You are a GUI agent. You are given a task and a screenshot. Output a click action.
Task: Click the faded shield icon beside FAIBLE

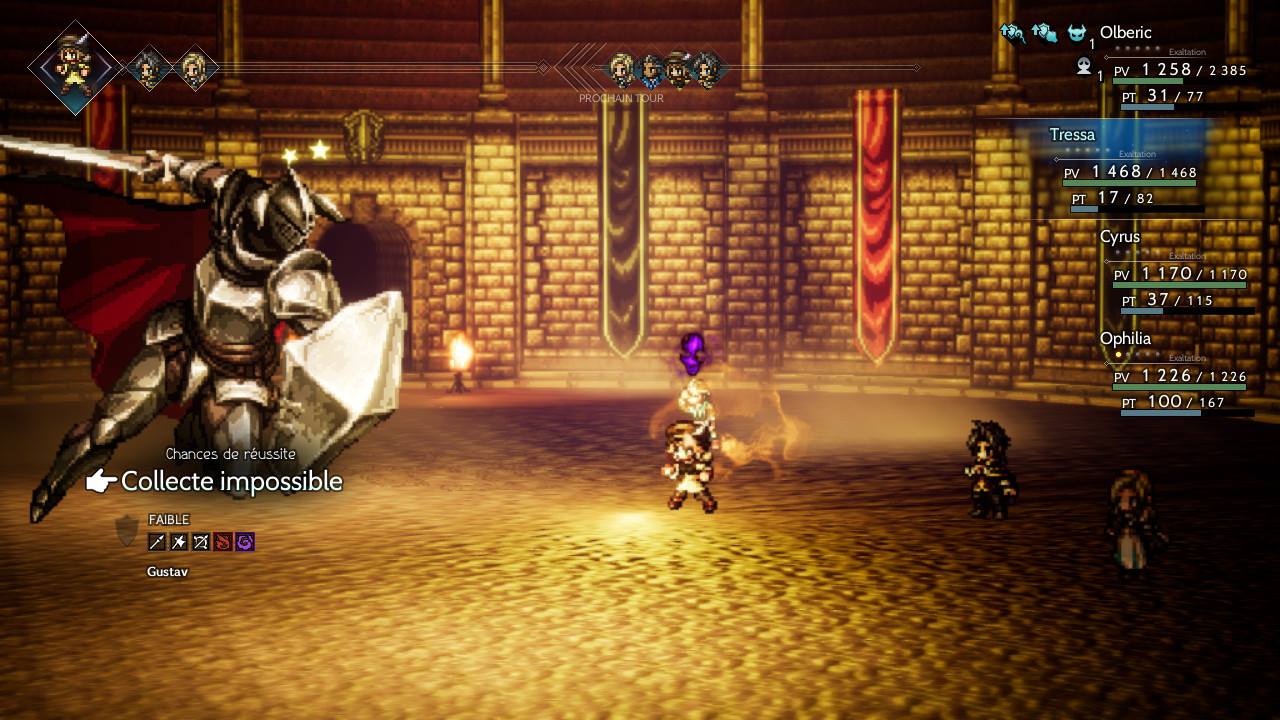pyautogui.click(x=127, y=530)
